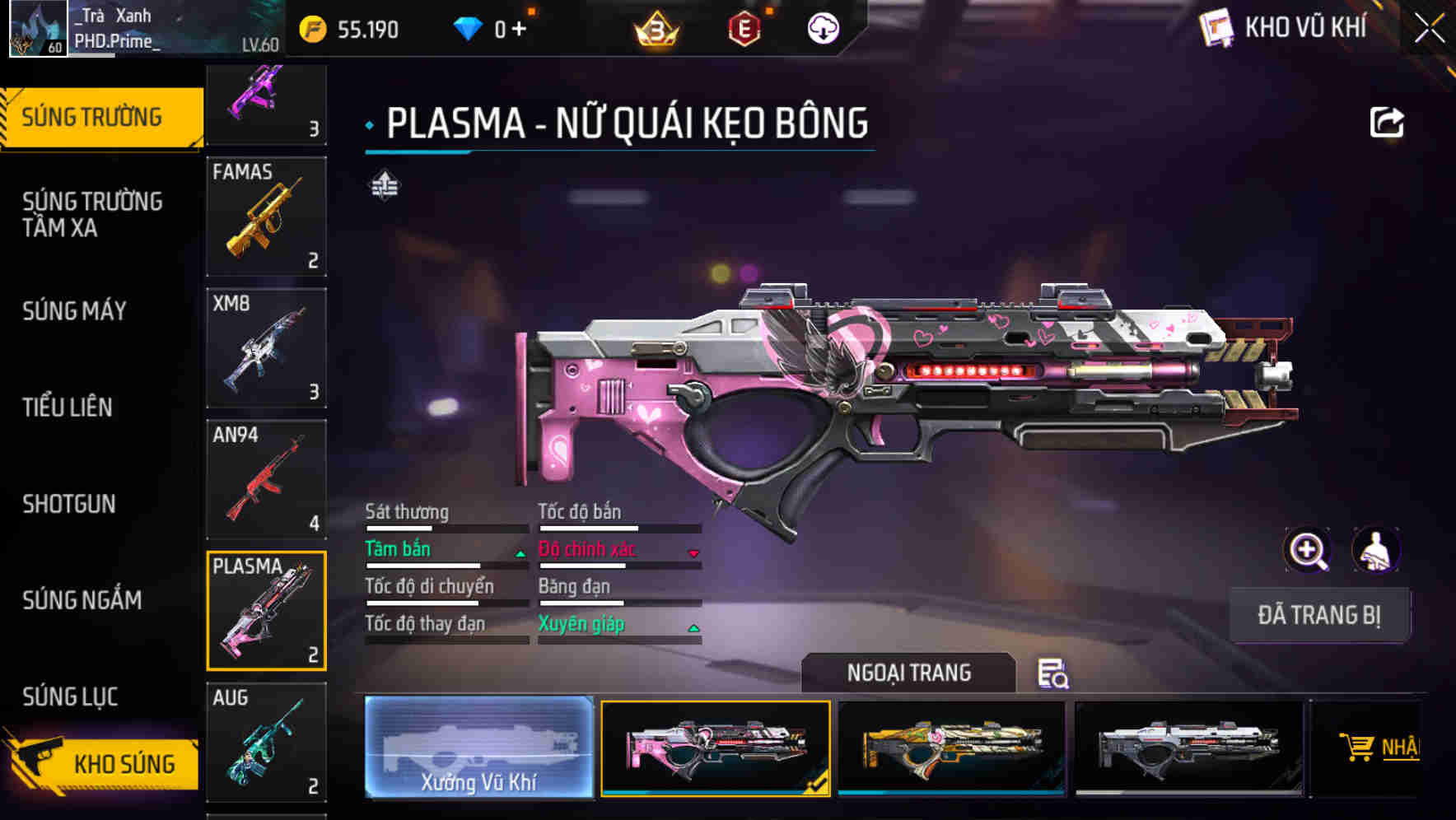Switch to Súng Trường Tầm Xa category
This screenshot has height=820, width=1456.
[92, 214]
